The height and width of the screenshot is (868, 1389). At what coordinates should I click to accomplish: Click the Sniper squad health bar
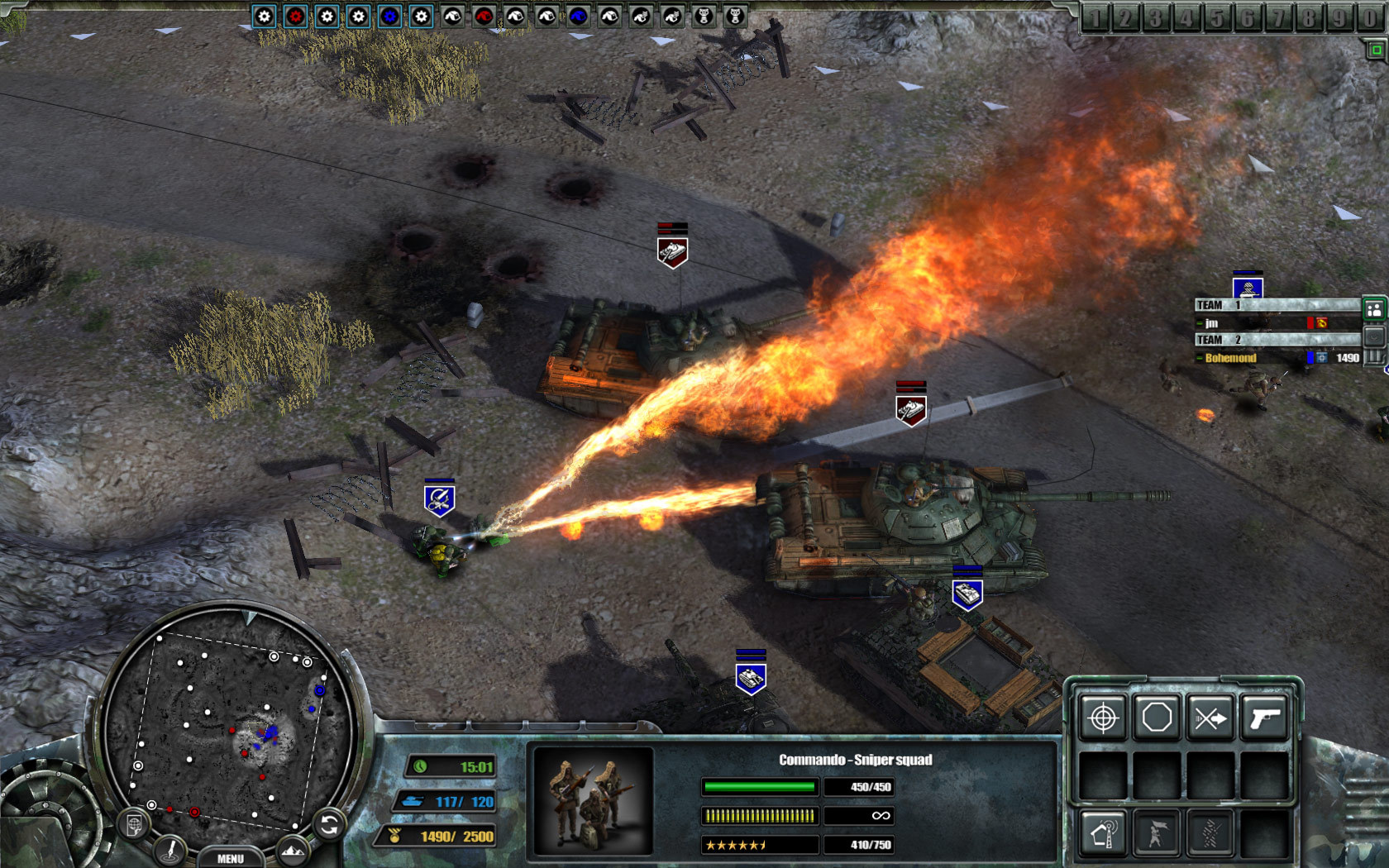pos(759,787)
